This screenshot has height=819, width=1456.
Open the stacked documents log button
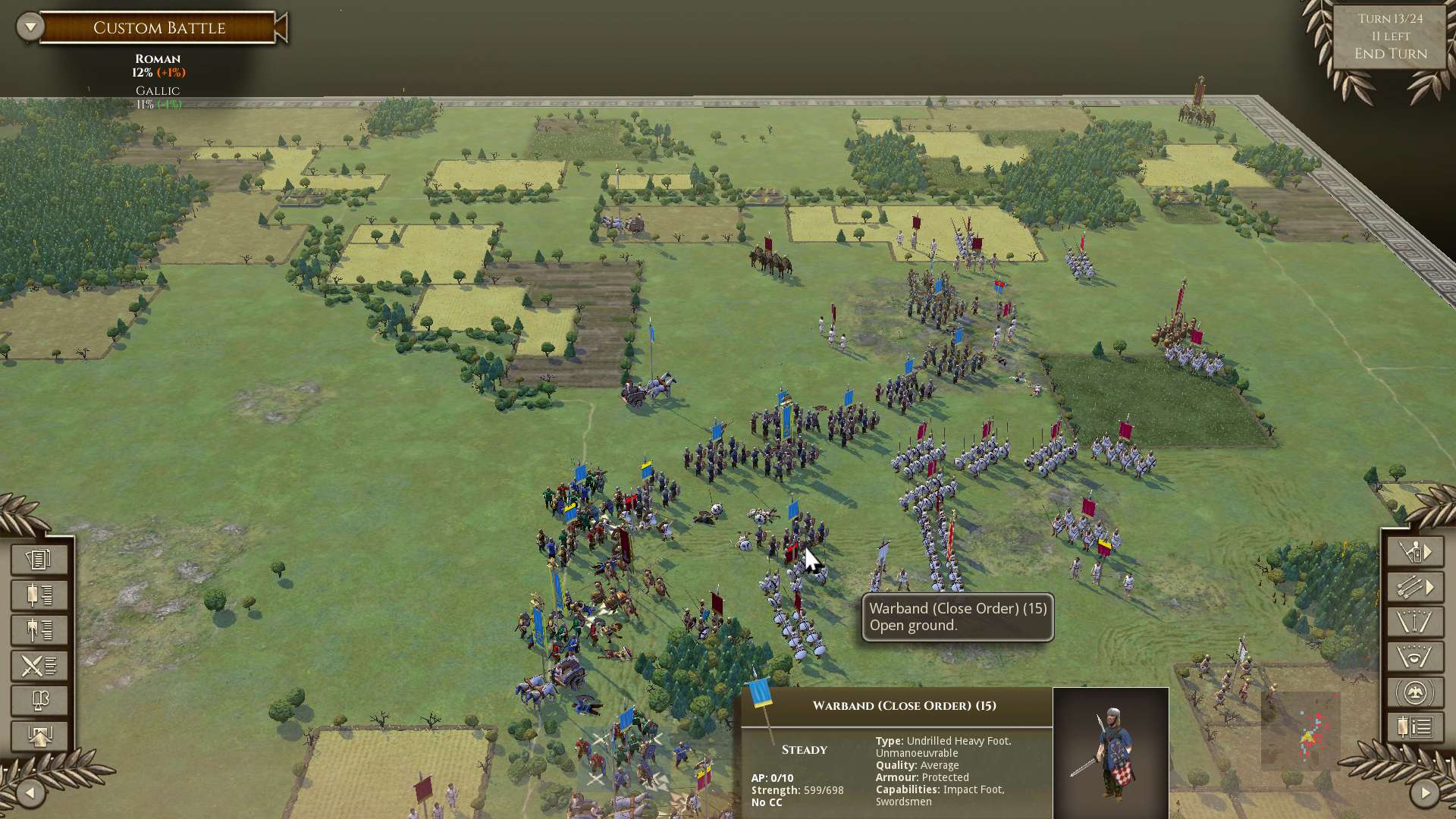coord(39,560)
